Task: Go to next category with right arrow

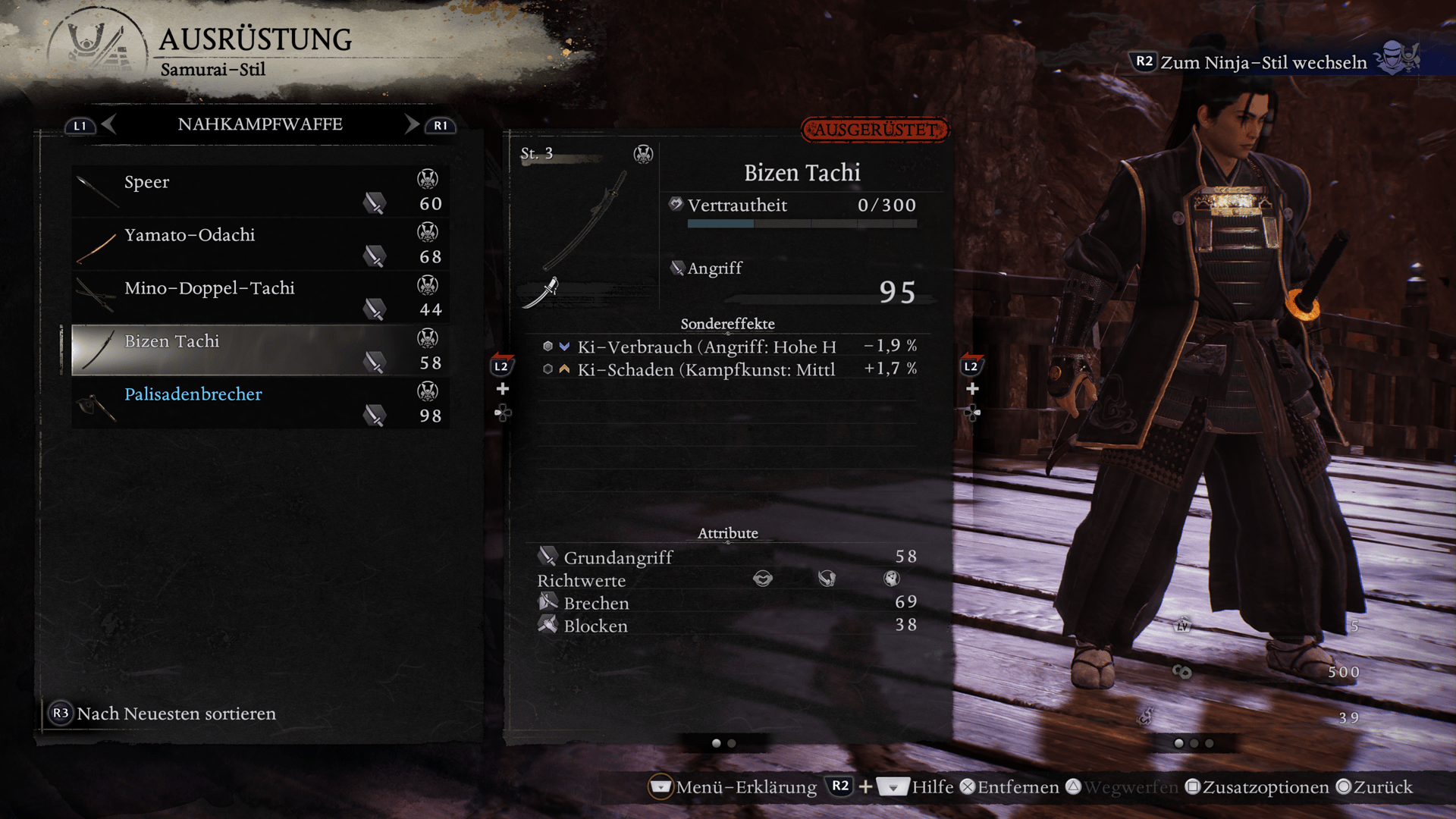Action: [x=412, y=124]
